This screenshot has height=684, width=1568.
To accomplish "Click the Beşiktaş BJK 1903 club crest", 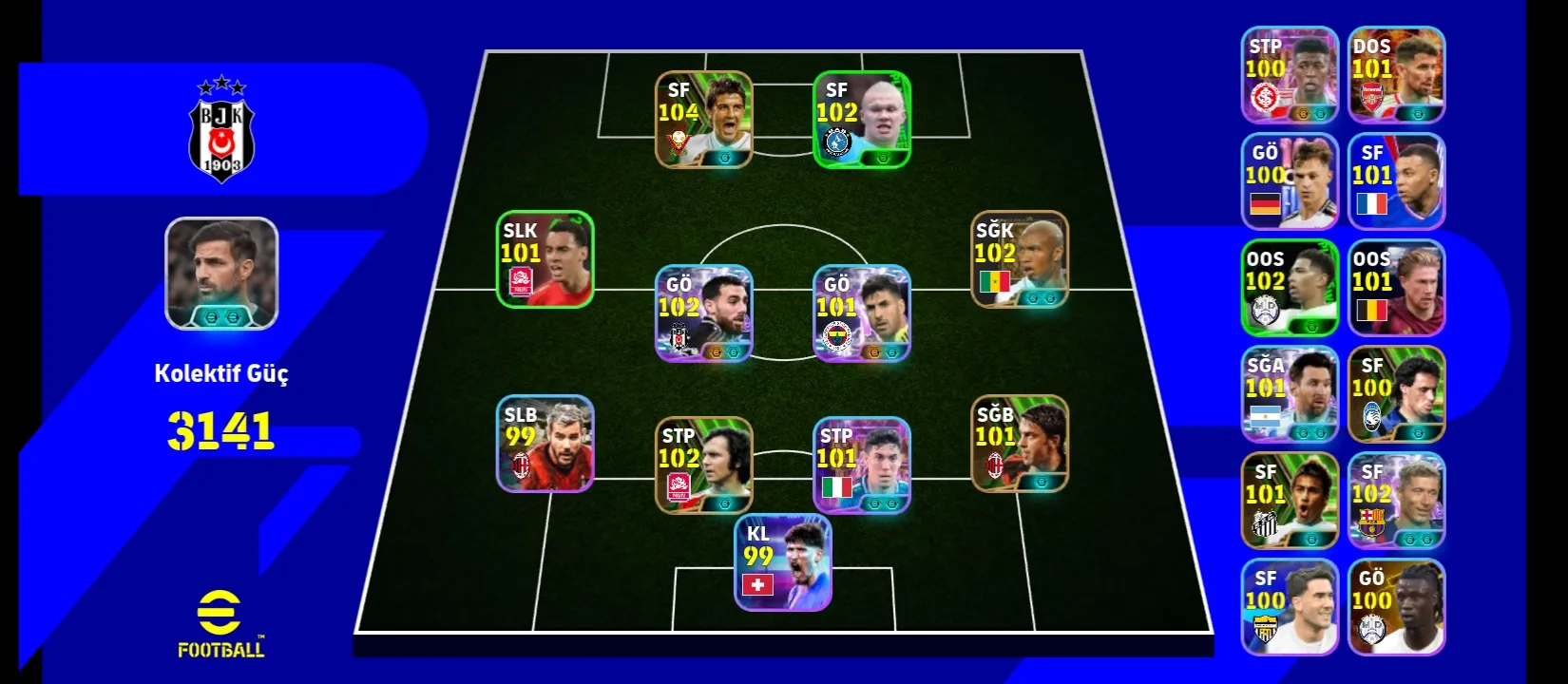I will click(221, 130).
